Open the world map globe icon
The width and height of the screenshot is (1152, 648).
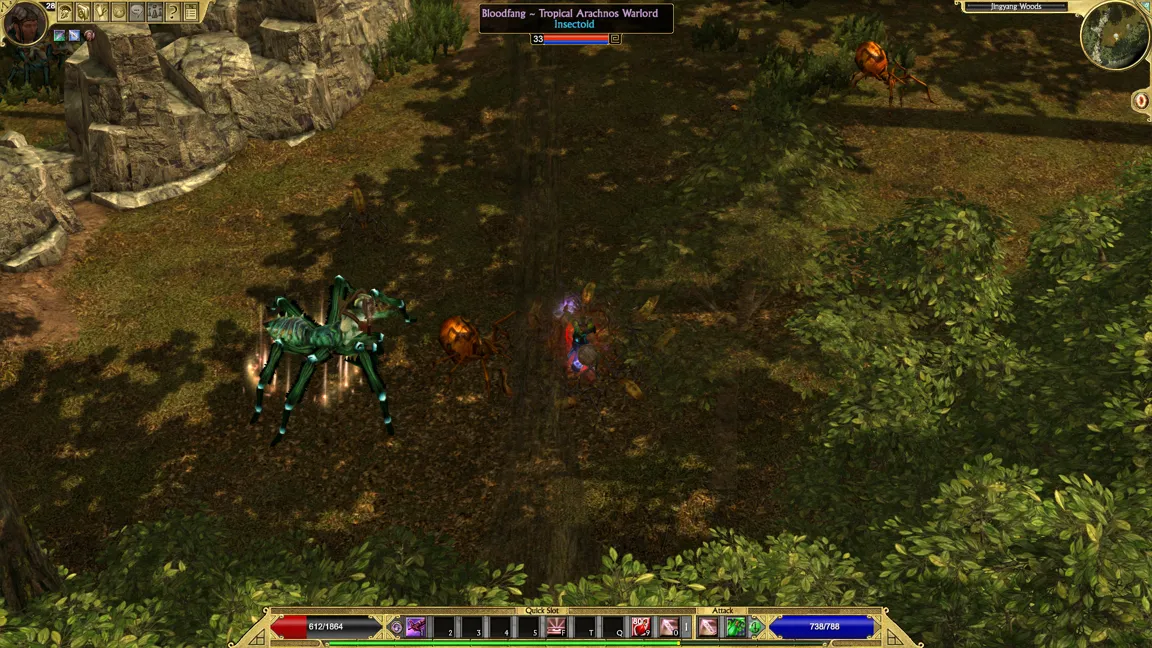coord(119,12)
